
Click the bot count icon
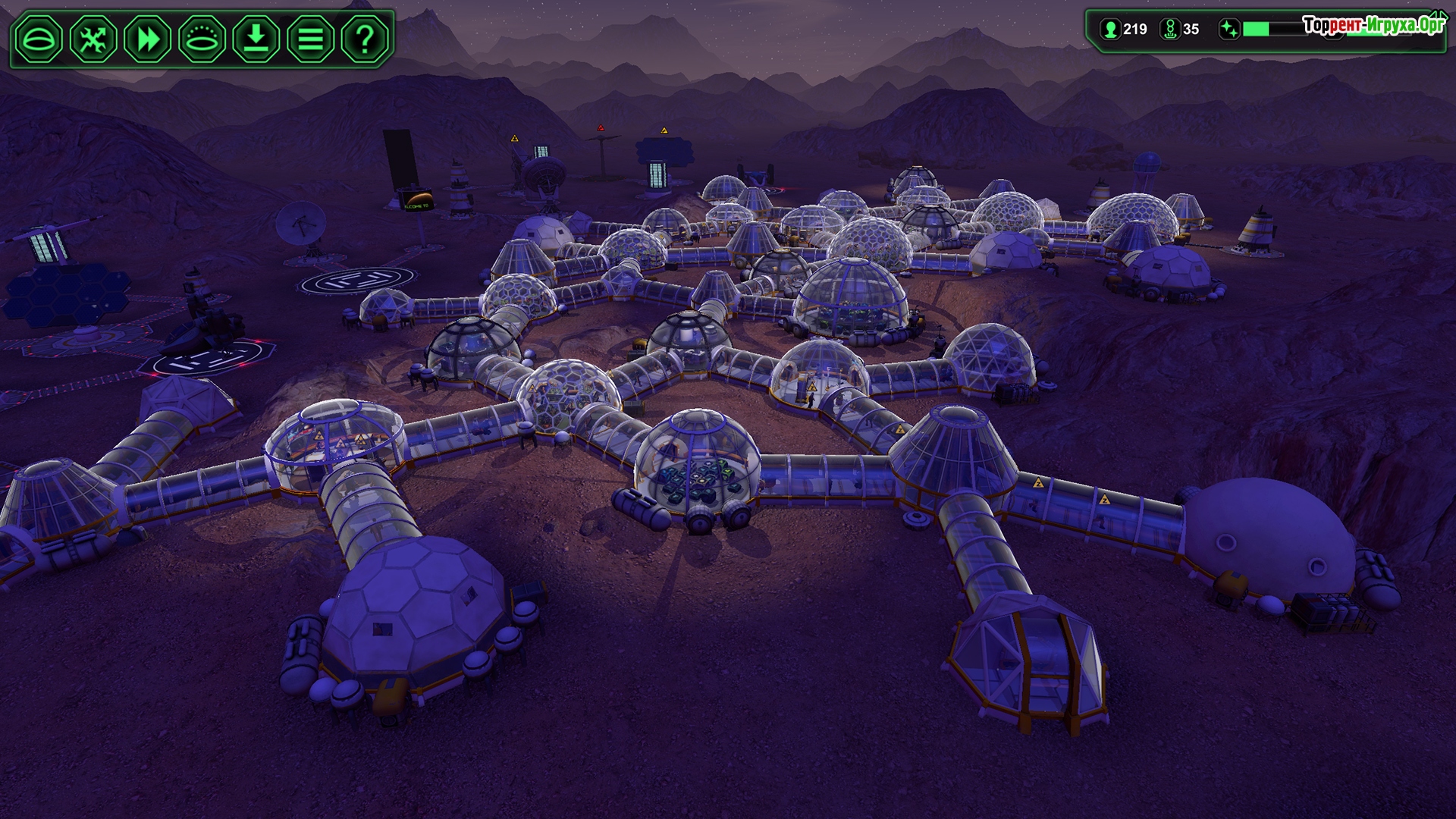tap(1170, 30)
